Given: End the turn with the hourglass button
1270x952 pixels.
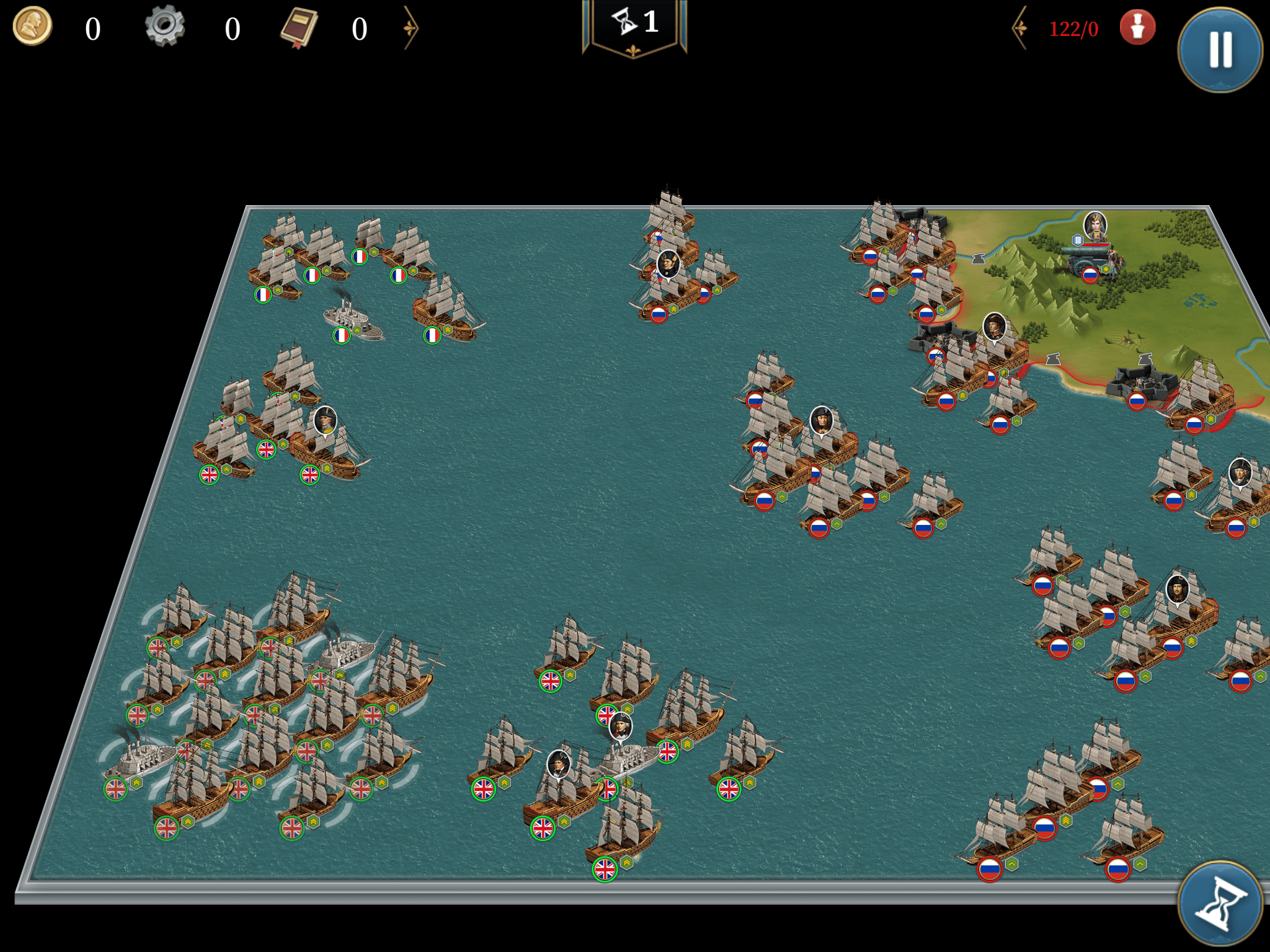Looking at the screenshot, I should pos(1220,904).
